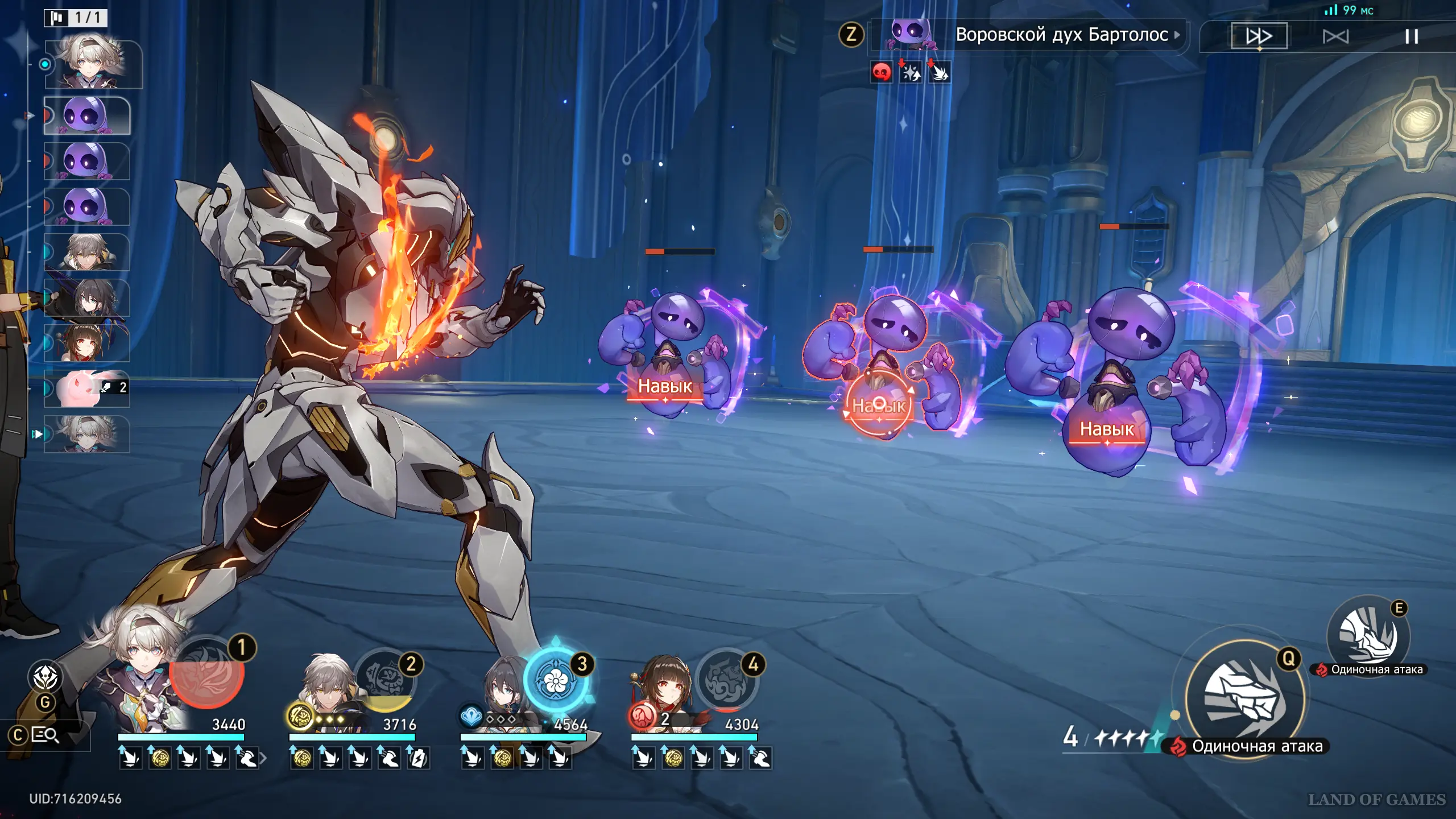The image size is (1456, 819).
Task: Toggle the double speed battle button
Action: pos(1259,36)
